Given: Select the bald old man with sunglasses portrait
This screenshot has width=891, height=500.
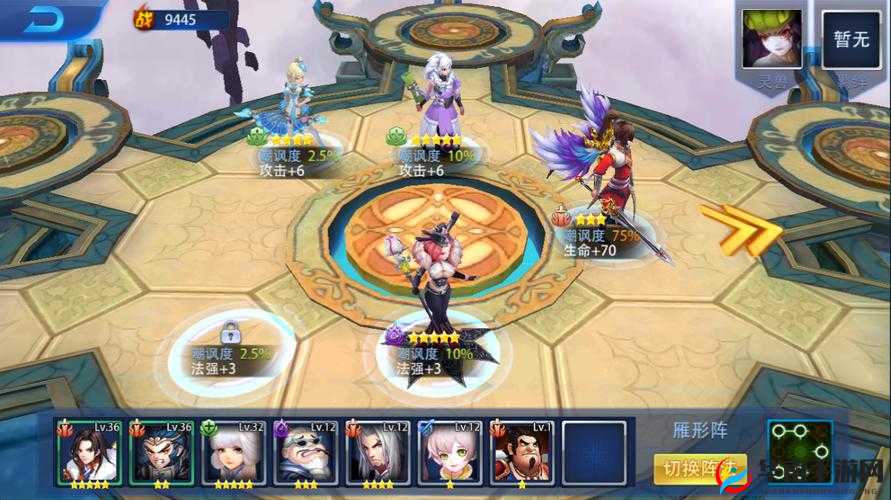Looking at the screenshot, I should (305, 452).
